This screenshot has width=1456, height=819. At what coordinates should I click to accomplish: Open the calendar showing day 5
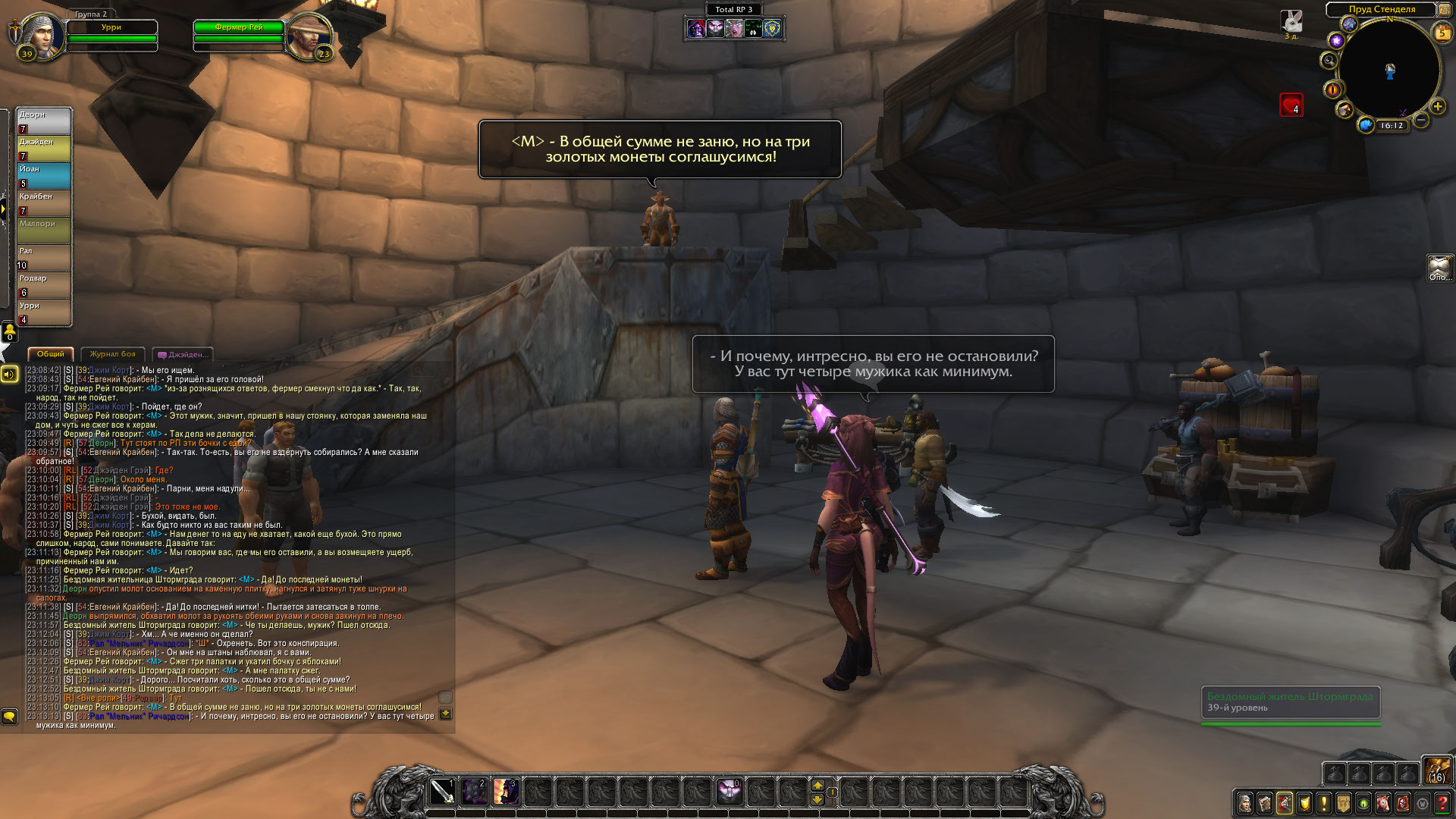pyautogui.click(x=1442, y=33)
